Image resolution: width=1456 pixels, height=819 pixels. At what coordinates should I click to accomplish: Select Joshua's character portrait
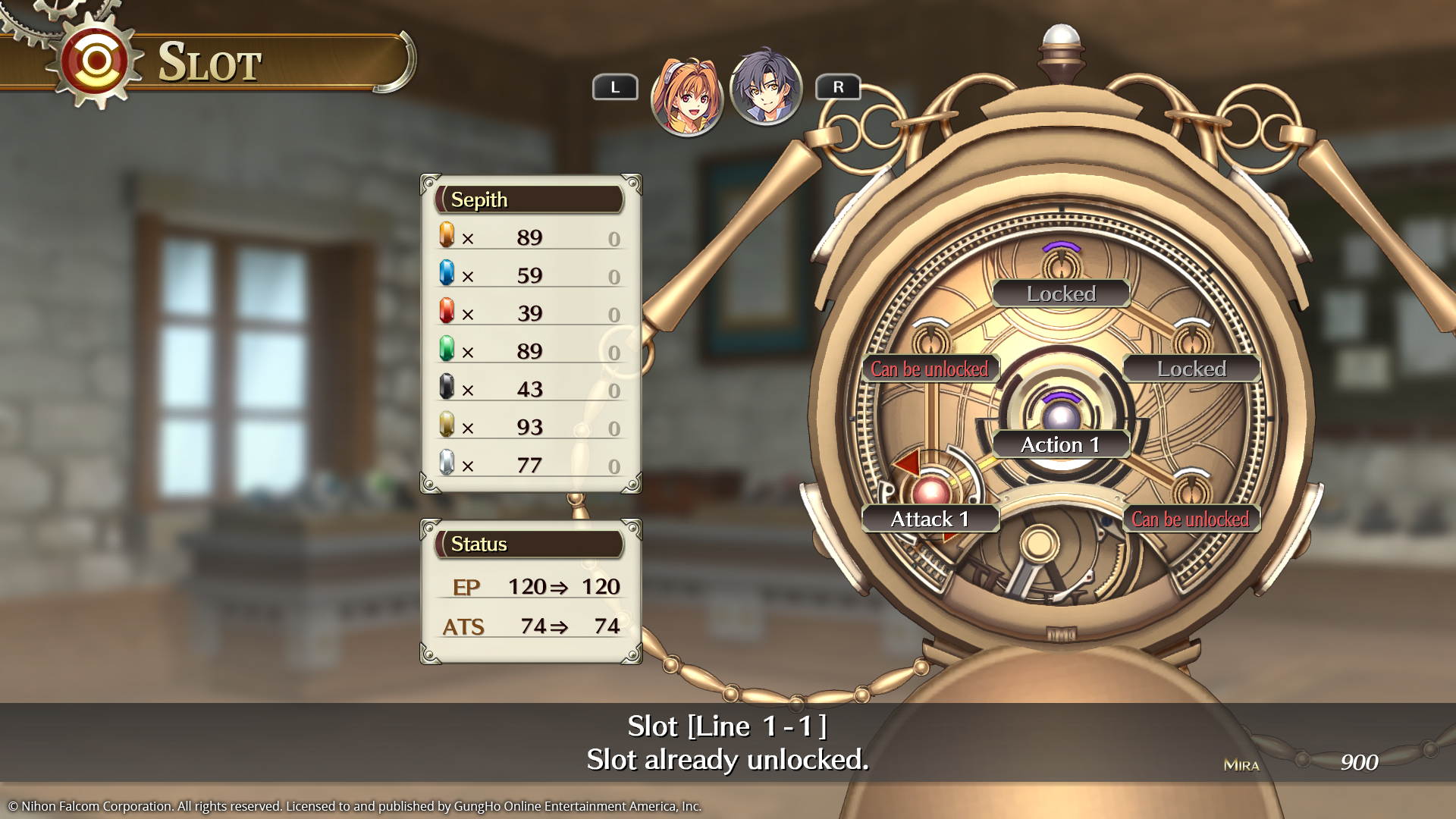pos(766,87)
